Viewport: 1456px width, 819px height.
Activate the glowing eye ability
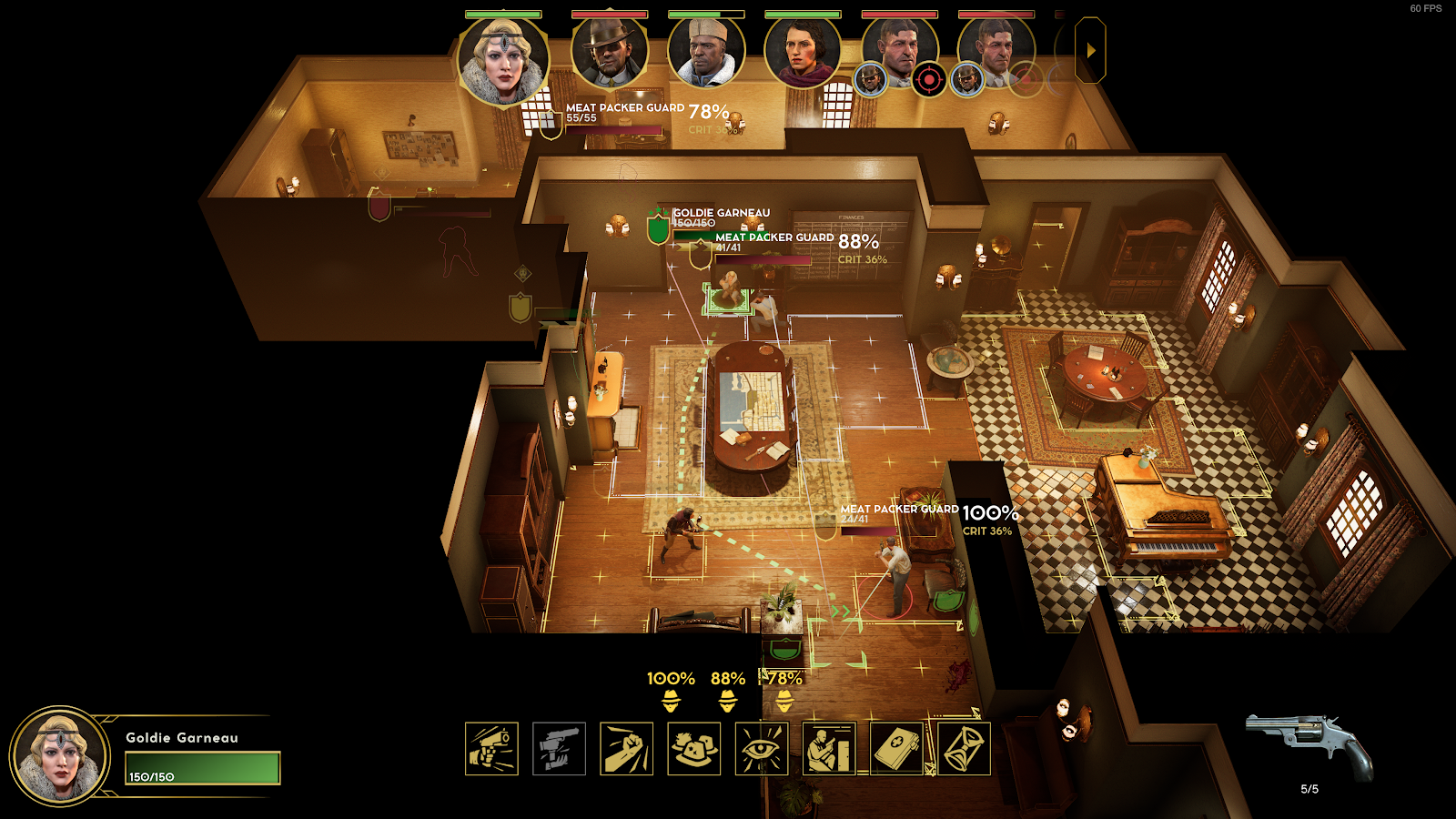pos(762,749)
